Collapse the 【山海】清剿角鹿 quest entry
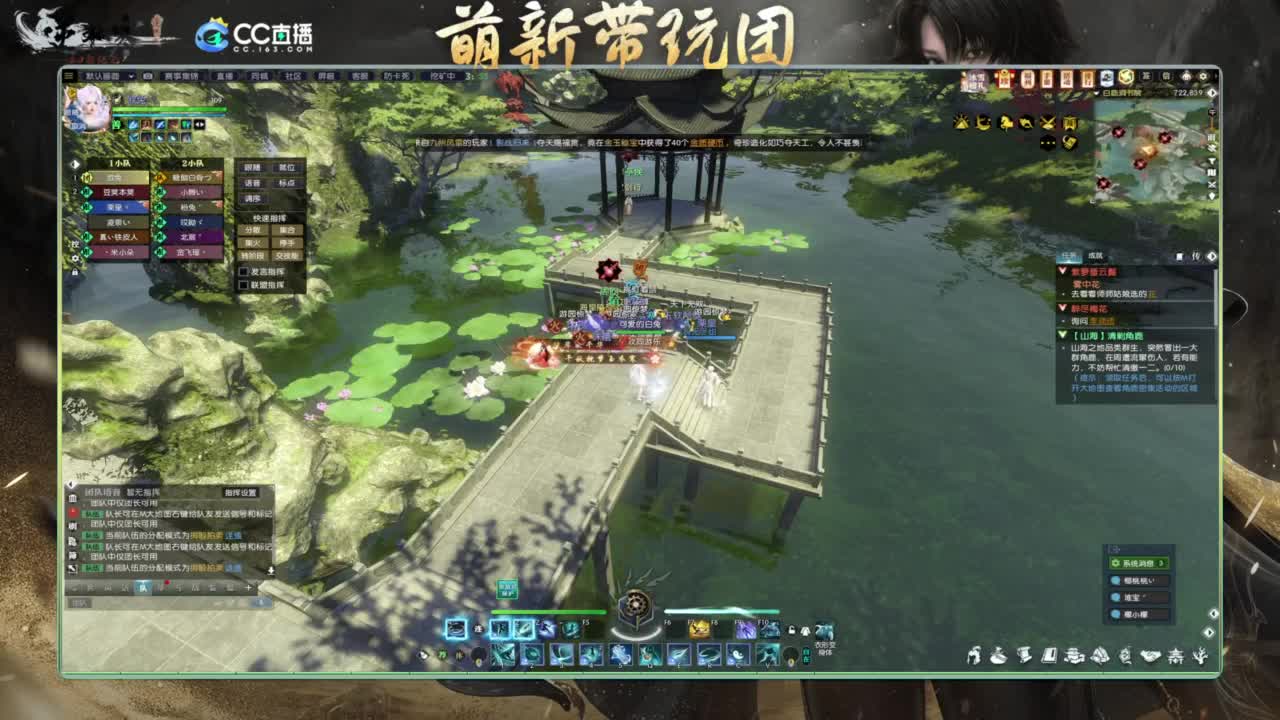1280x720 pixels. [x=1063, y=336]
